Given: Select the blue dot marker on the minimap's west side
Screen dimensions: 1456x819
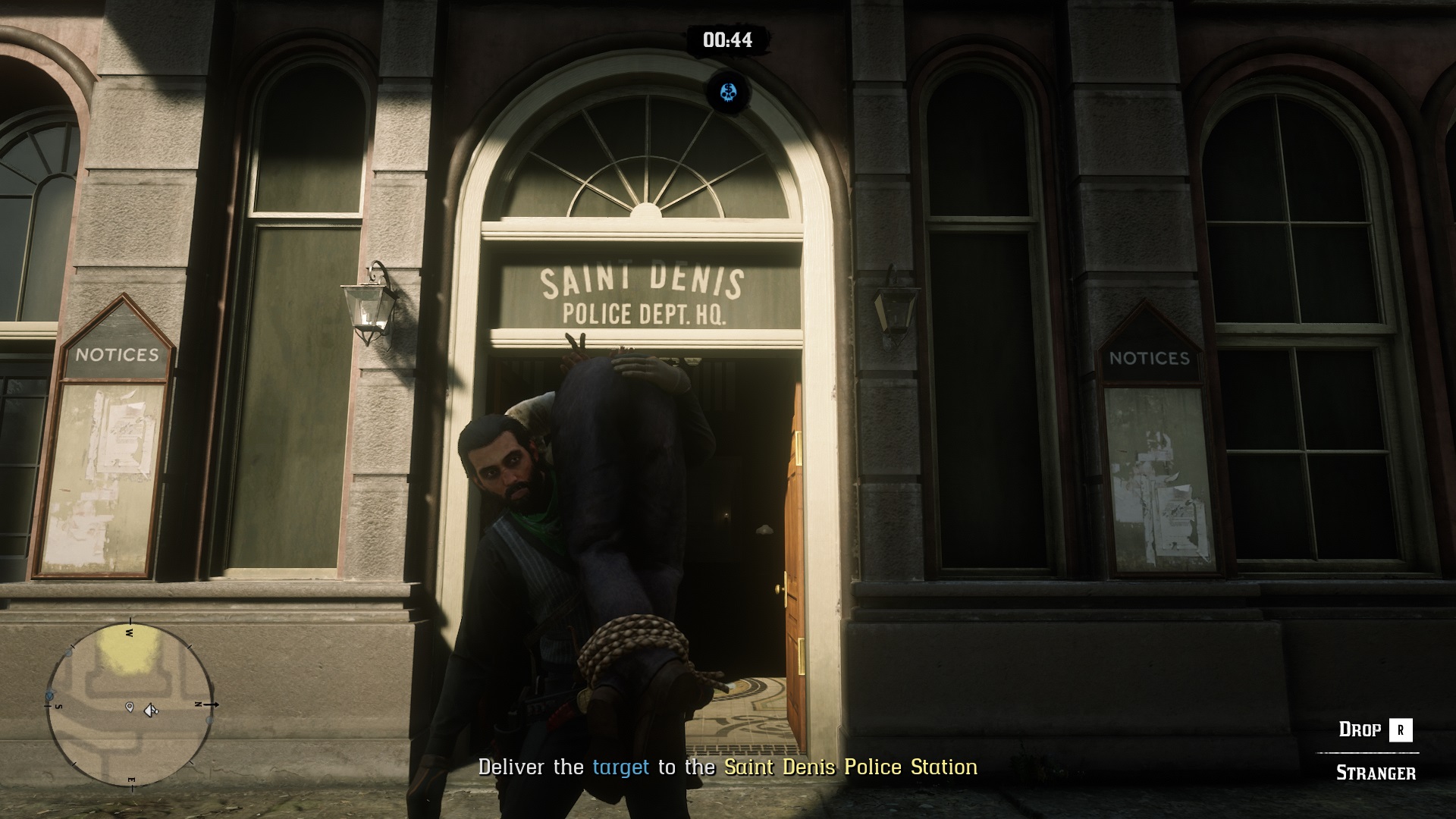Looking at the screenshot, I should (68, 652).
